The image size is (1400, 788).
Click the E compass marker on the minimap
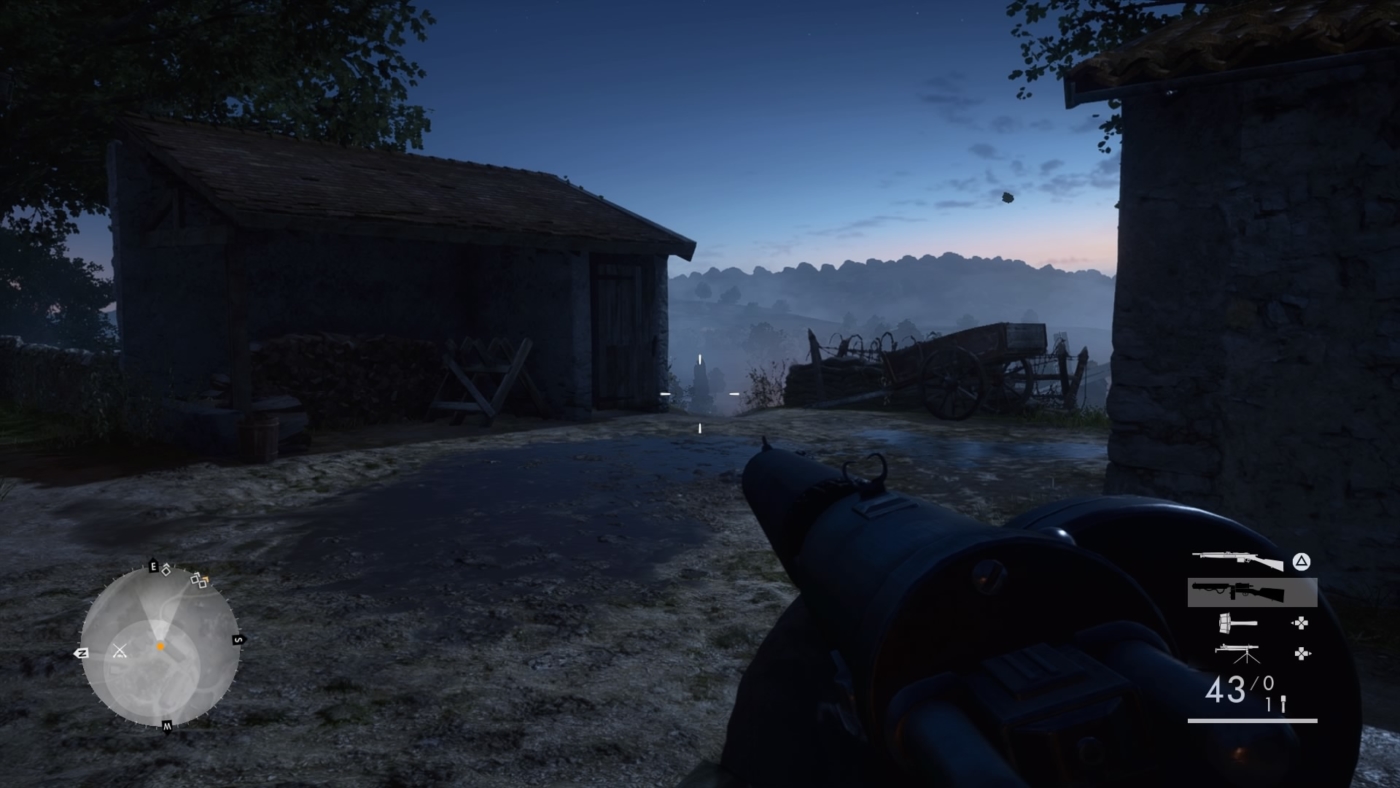click(153, 565)
